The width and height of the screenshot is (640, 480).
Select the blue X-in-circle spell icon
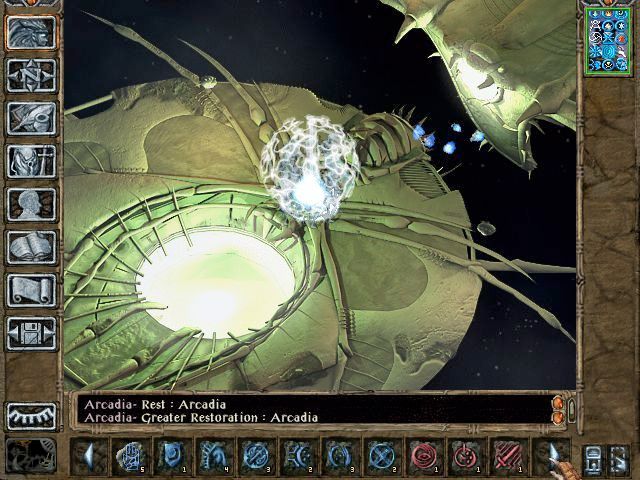tap(381, 456)
